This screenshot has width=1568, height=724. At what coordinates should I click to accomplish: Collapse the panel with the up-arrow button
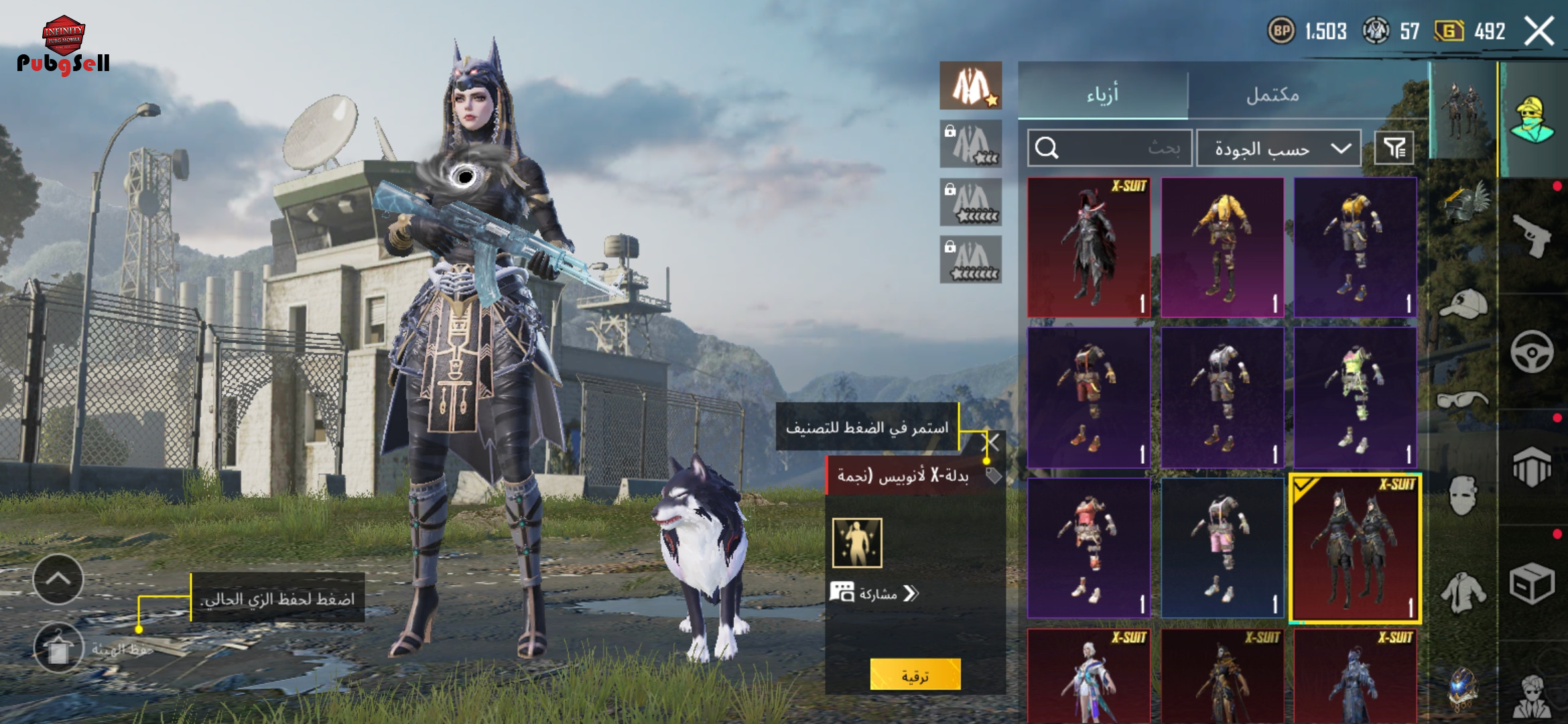click(x=58, y=579)
